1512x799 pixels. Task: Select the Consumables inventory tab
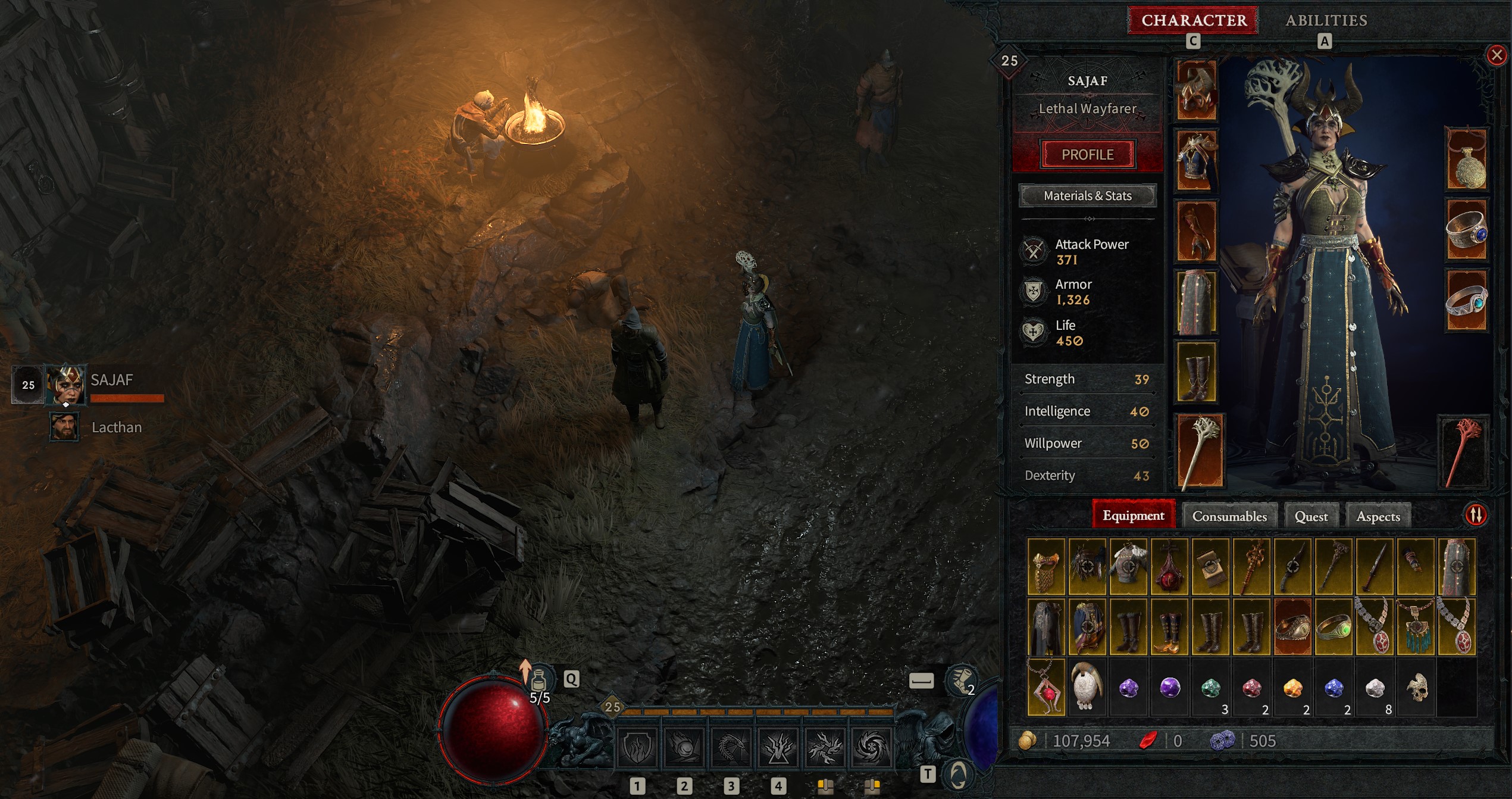coord(1229,516)
